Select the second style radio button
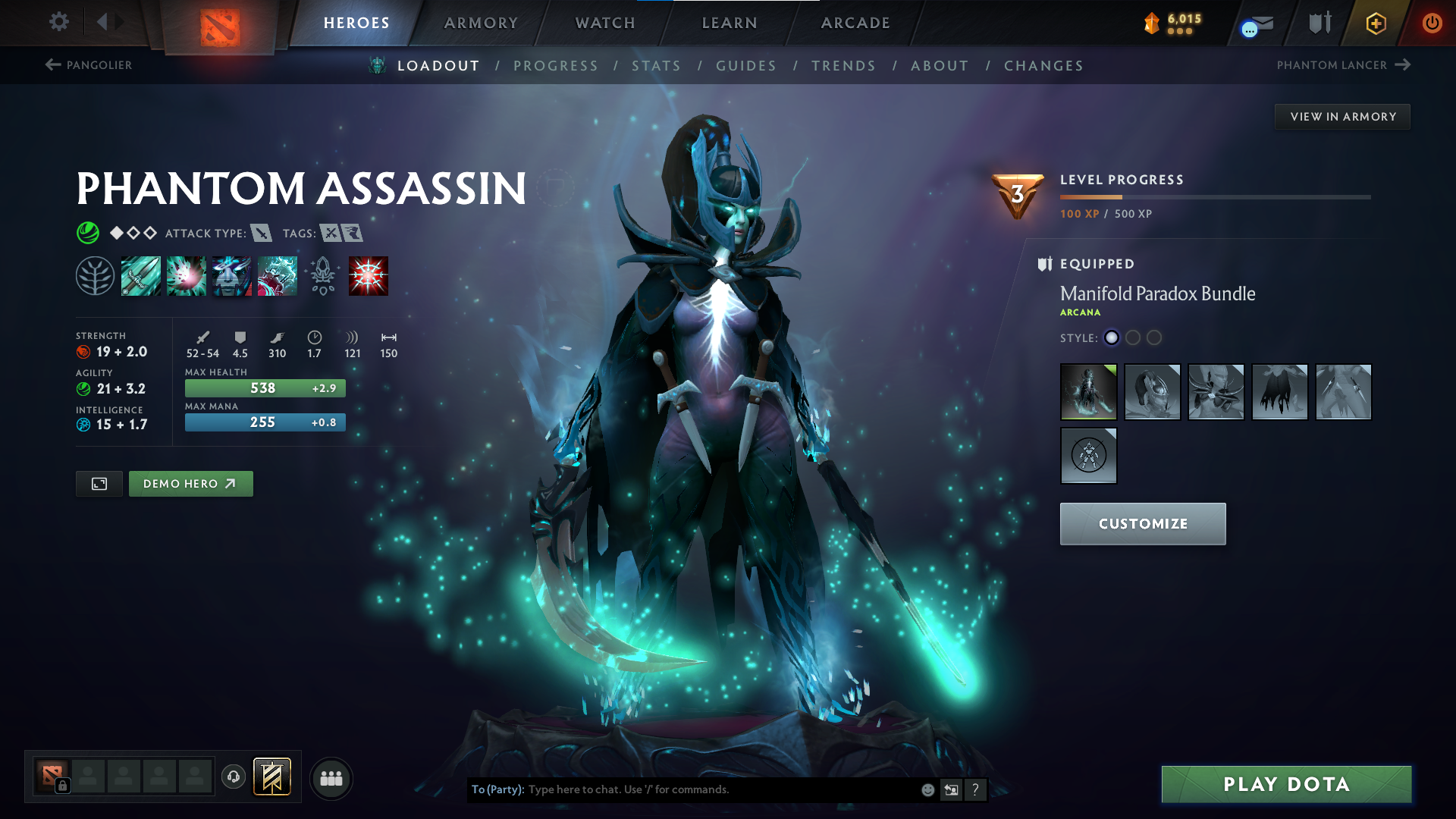 (1133, 338)
